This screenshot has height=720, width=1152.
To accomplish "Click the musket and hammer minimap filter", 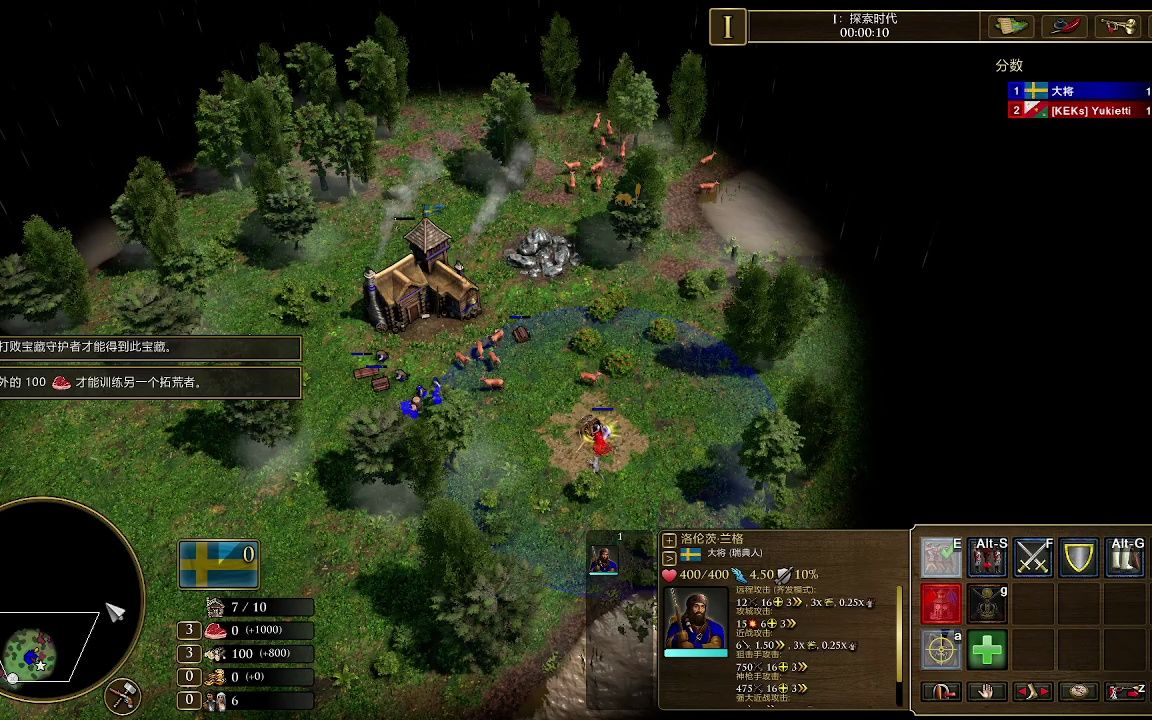I will click(122, 695).
